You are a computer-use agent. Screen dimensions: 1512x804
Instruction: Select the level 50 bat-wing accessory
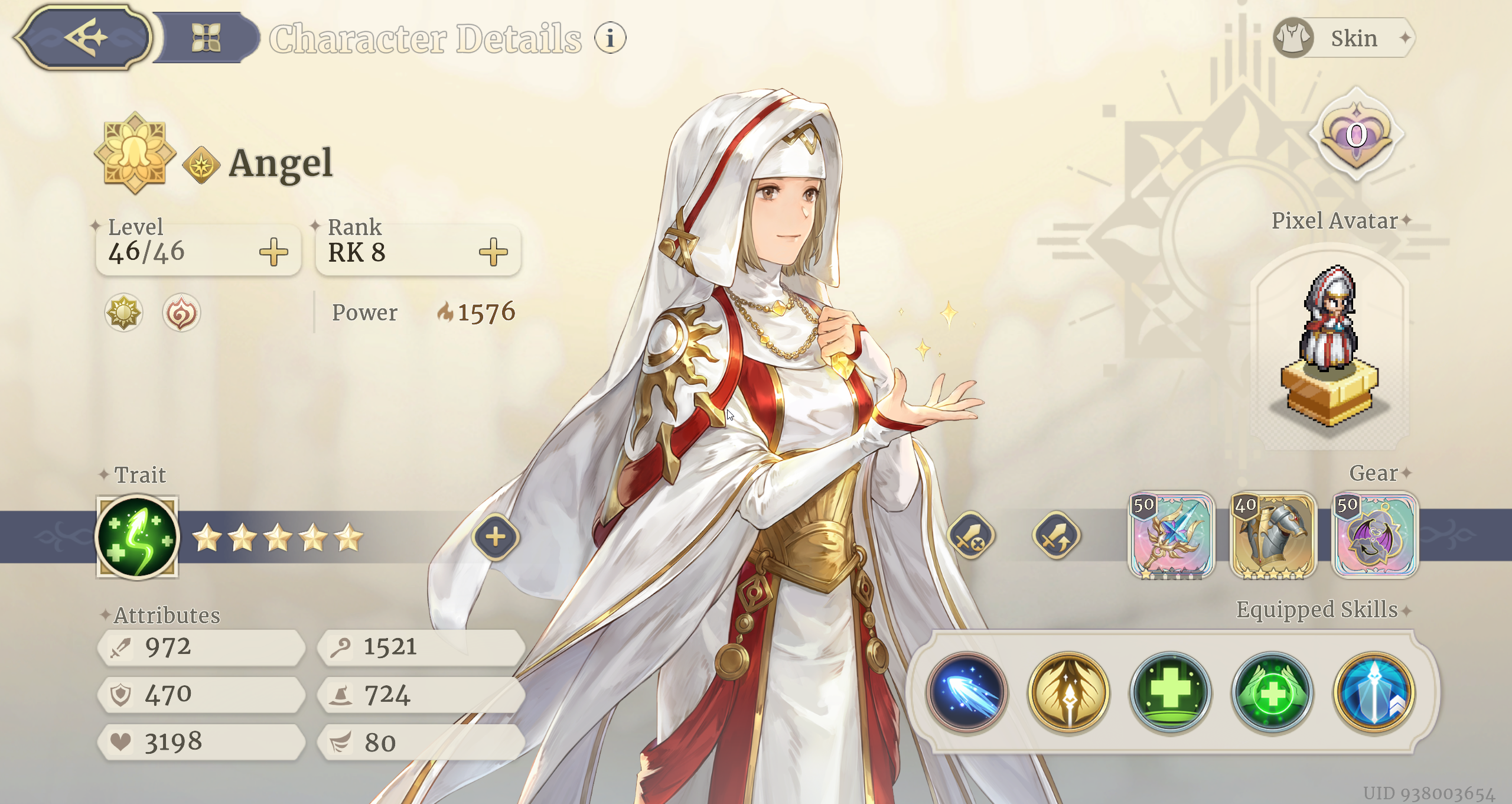pos(1374,536)
